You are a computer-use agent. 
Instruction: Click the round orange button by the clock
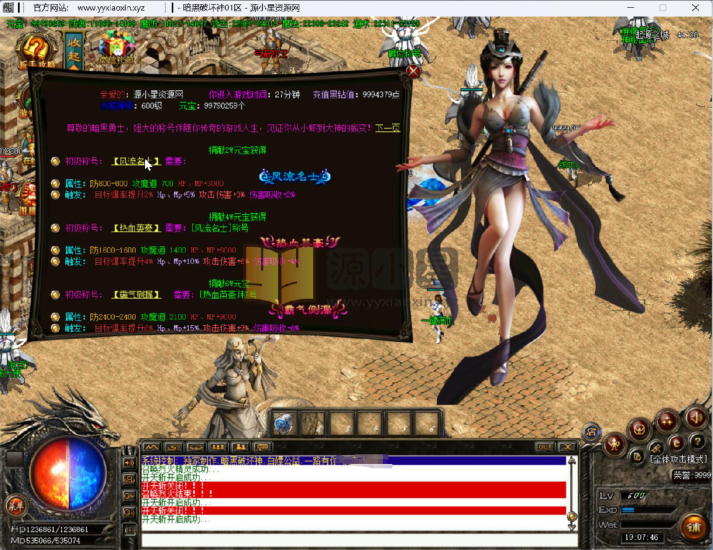point(692,525)
